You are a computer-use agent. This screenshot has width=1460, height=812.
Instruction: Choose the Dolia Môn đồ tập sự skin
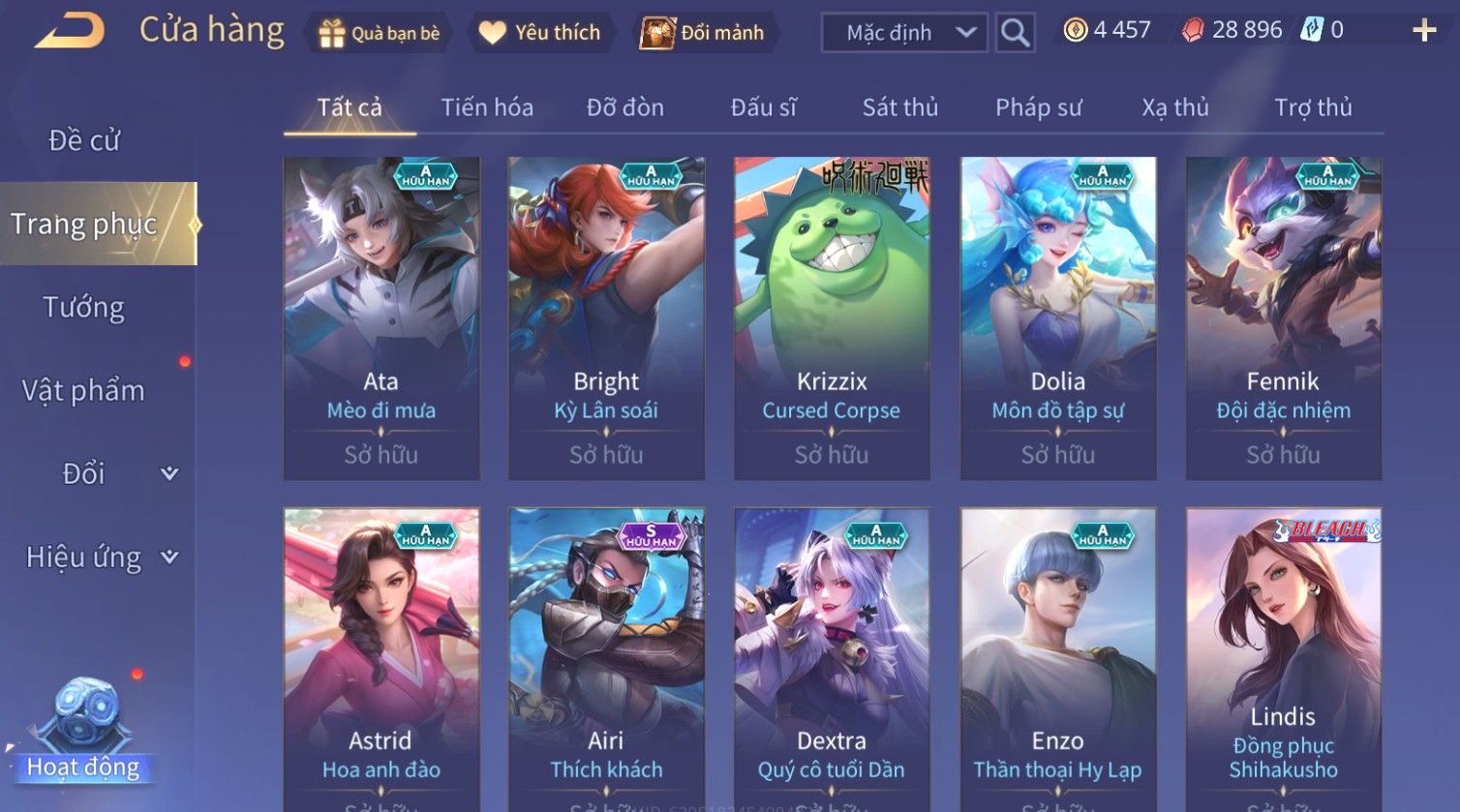pyautogui.click(x=1057, y=318)
